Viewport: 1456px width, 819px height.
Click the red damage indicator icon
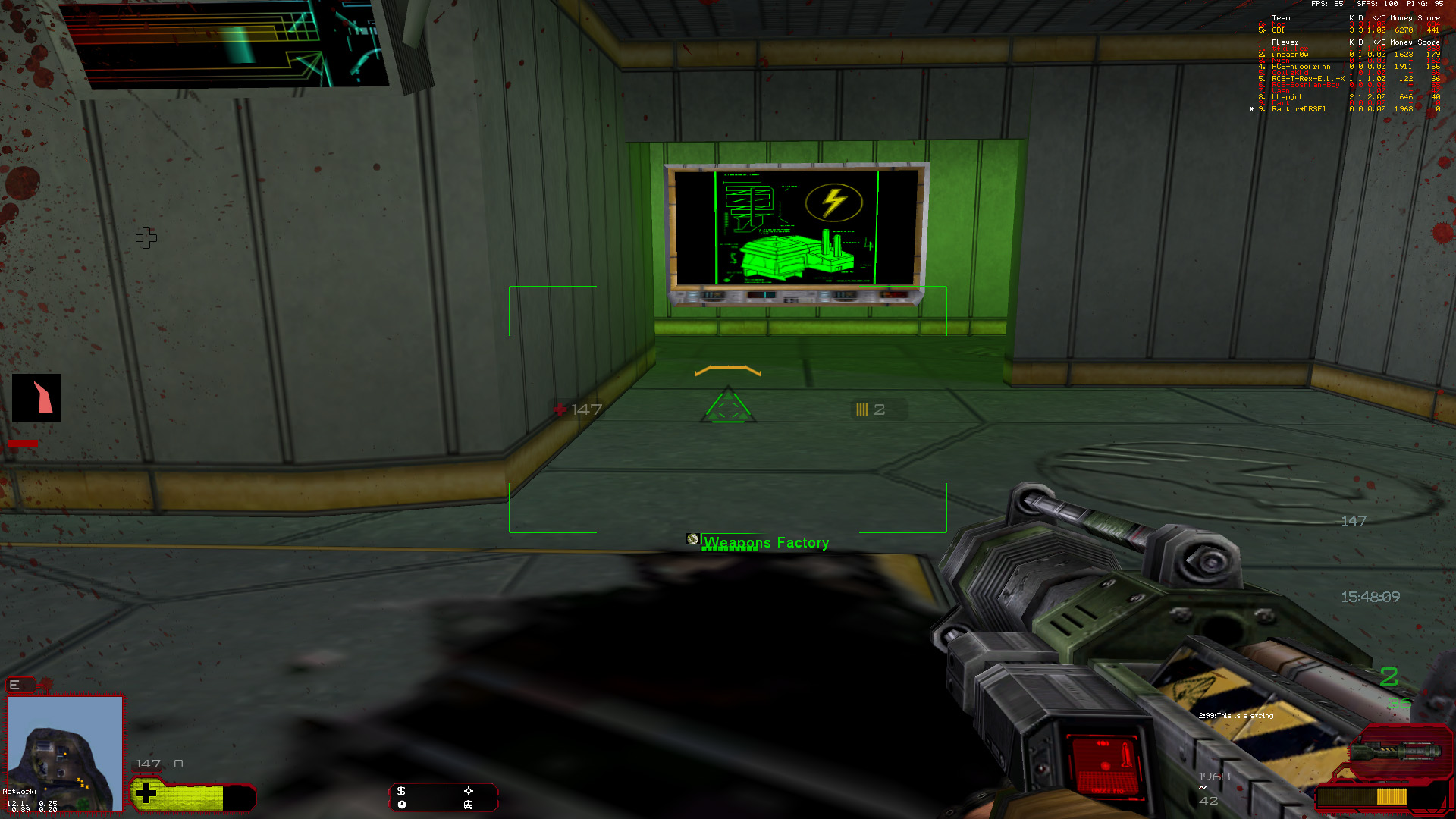click(x=36, y=398)
